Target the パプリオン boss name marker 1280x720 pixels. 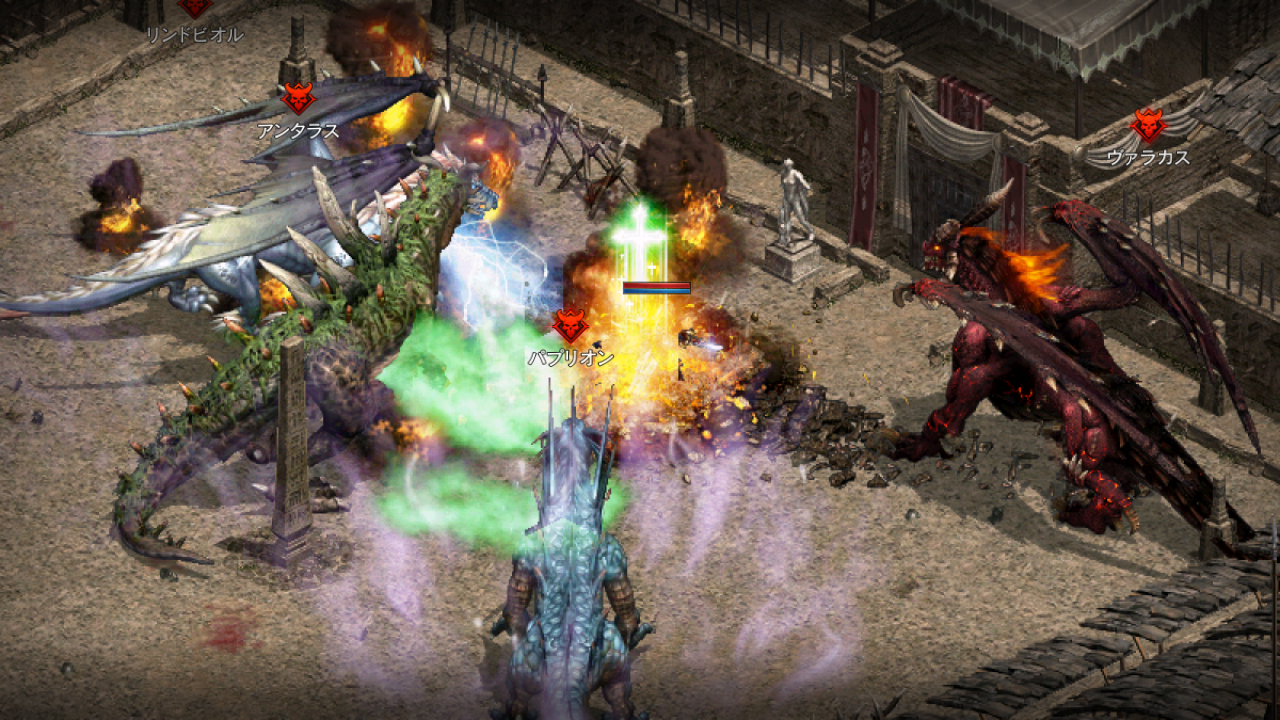tap(570, 357)
